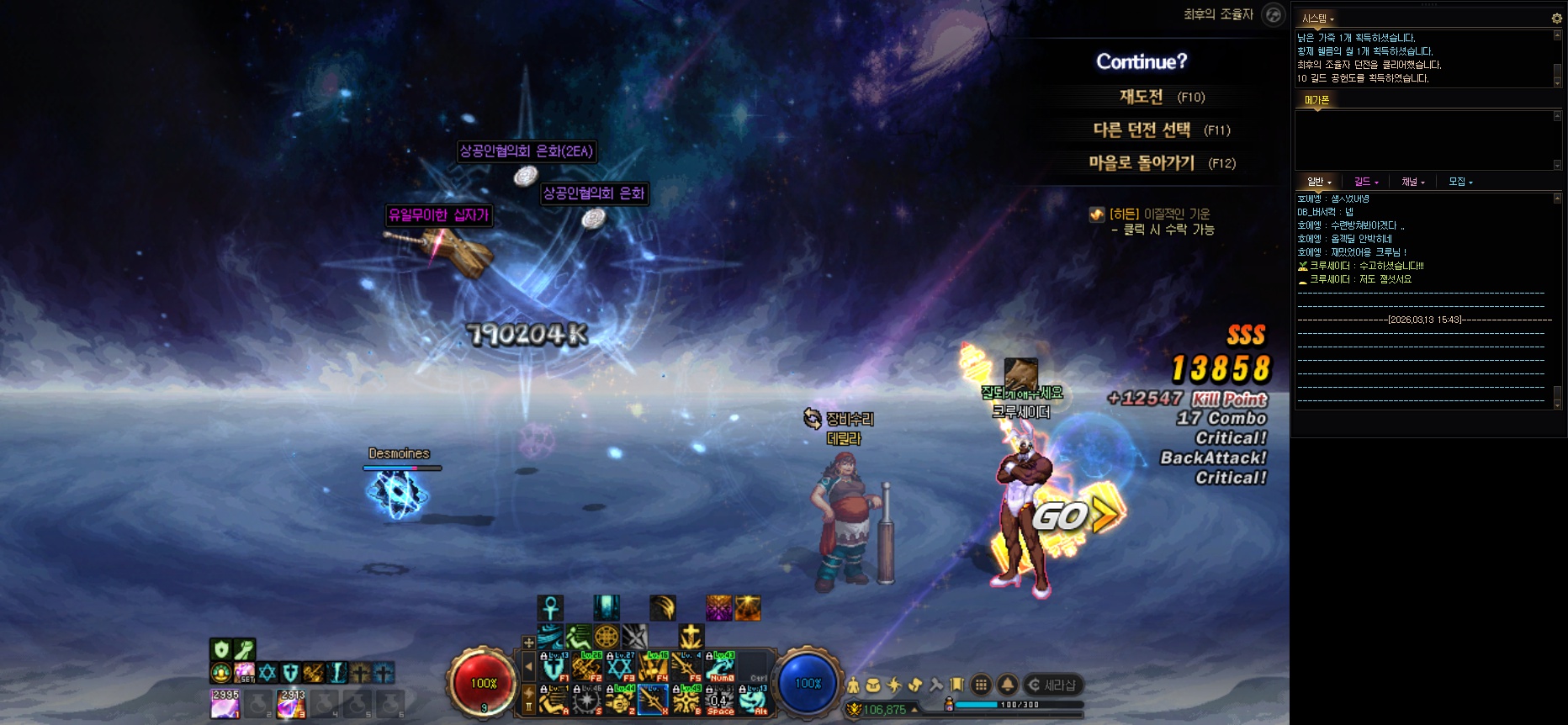This screenshot has width=1568, height=725.
Task: Use the consumable in quick slot 1
Action: [225, 704]
